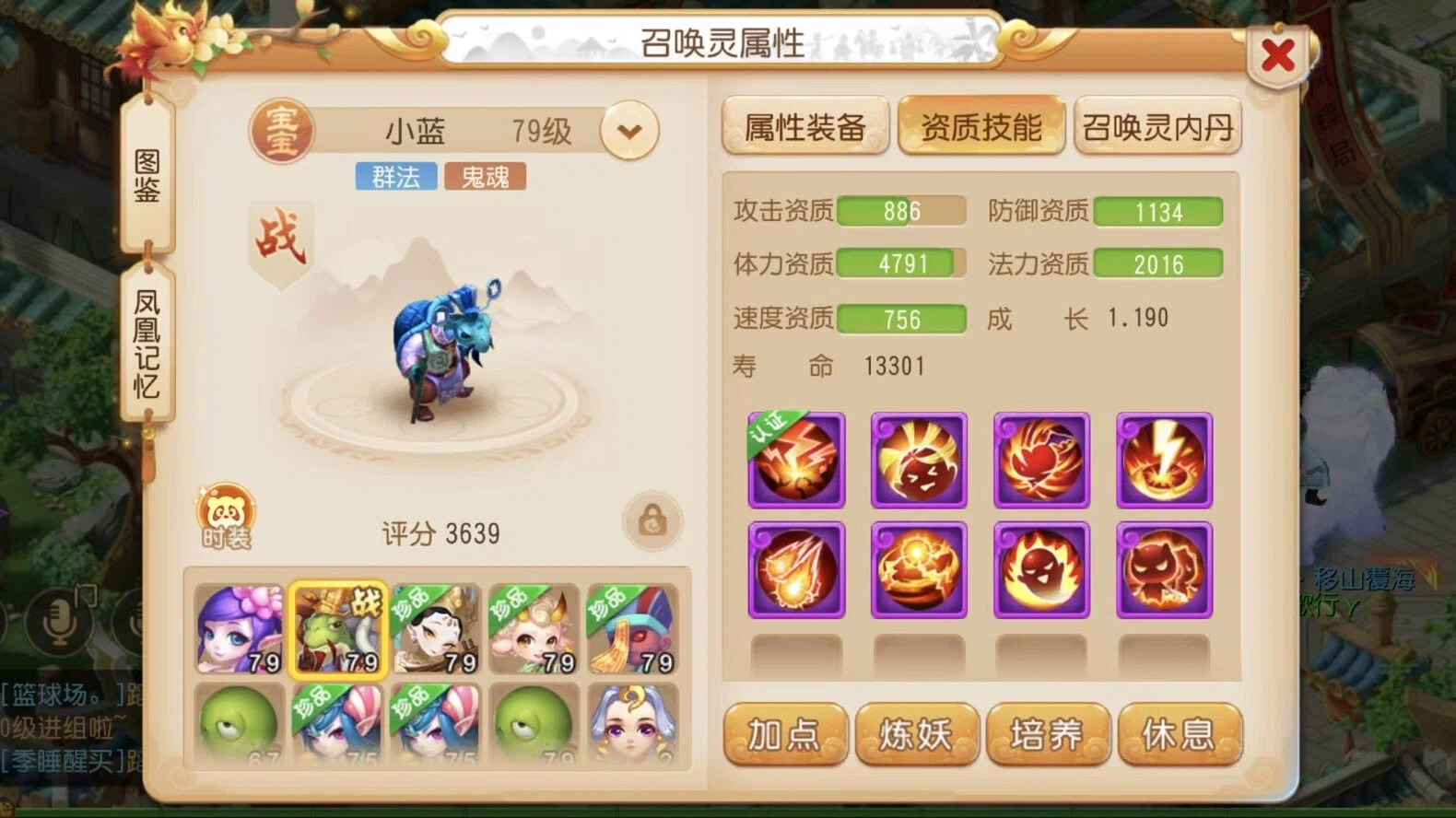Toggle the 鬼魂 tag under the pet name
The image size is (1456, 818).
click(x=486, y=176)
